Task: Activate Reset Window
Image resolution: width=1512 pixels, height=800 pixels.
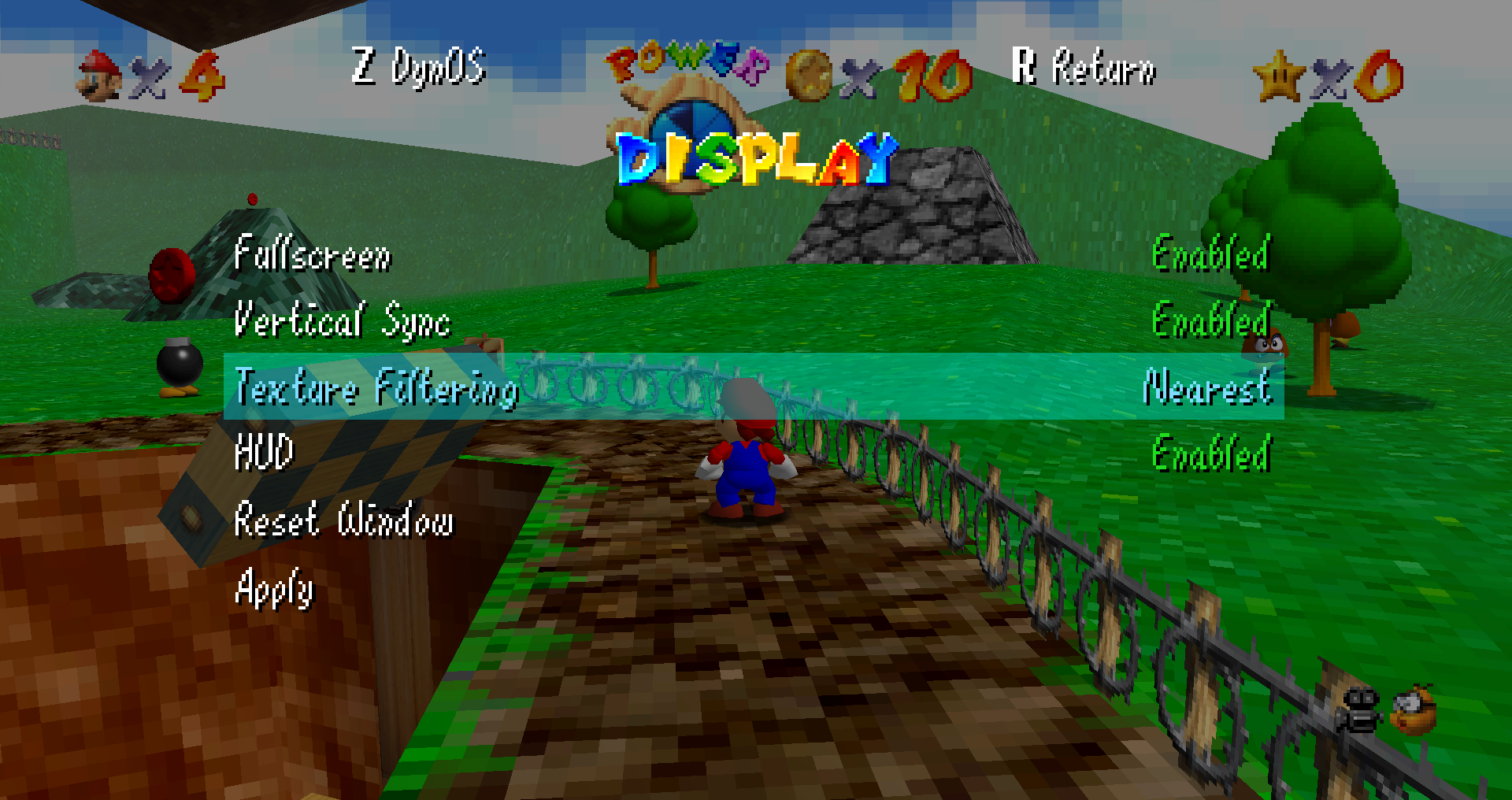Action: tap(344, 520)
